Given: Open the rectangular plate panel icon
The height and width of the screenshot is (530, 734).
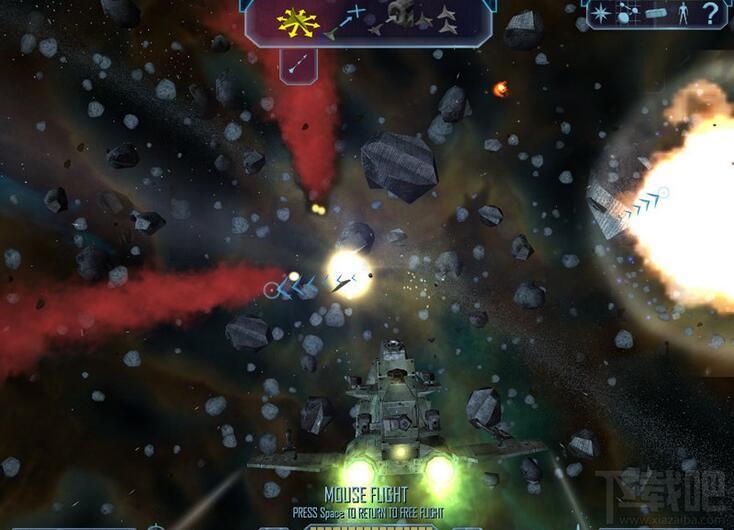Looking at the screenshot, I should point(655,14).
